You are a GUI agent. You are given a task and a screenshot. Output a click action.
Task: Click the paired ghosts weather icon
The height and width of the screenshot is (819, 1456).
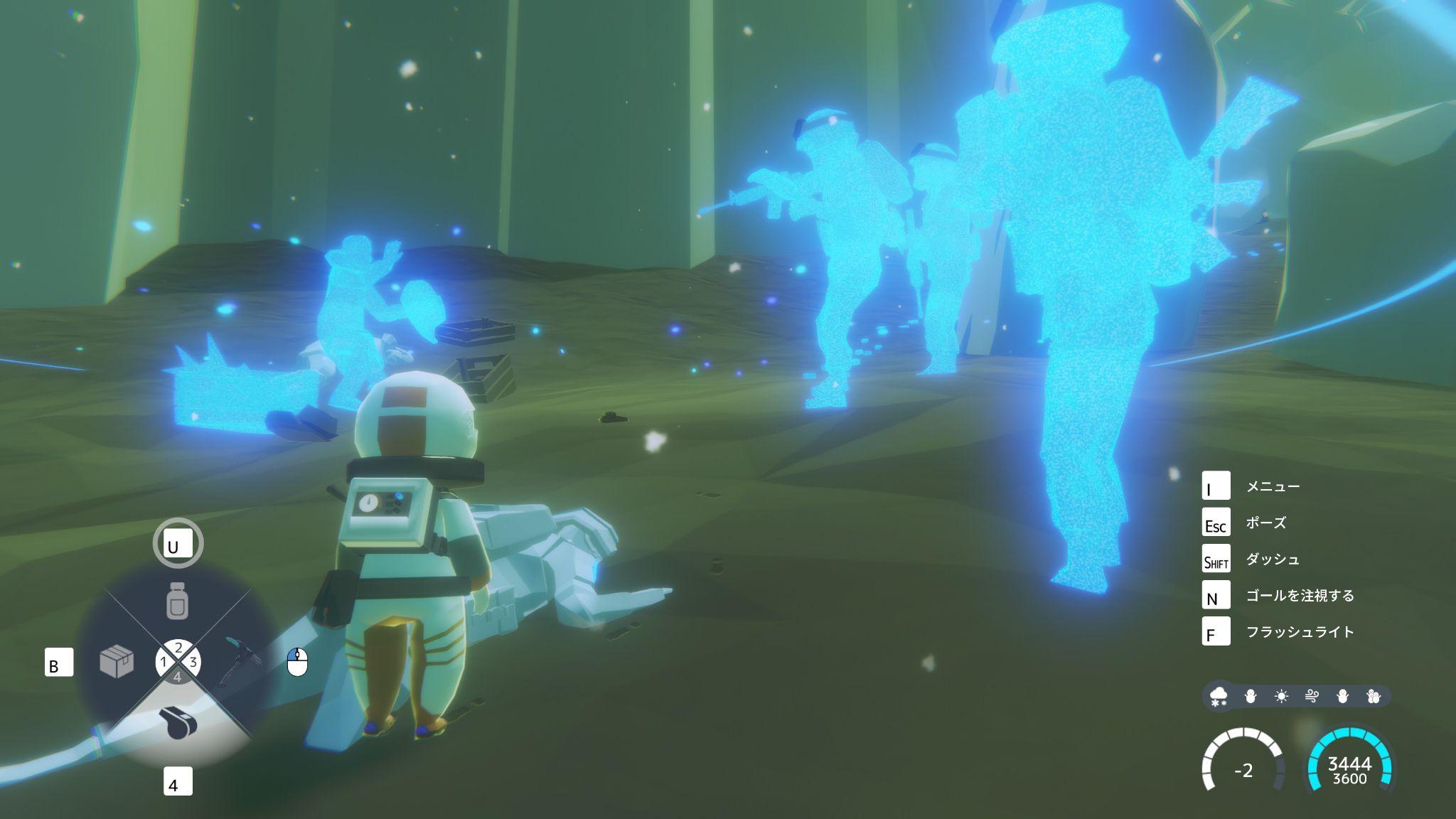pos(1374,695)
